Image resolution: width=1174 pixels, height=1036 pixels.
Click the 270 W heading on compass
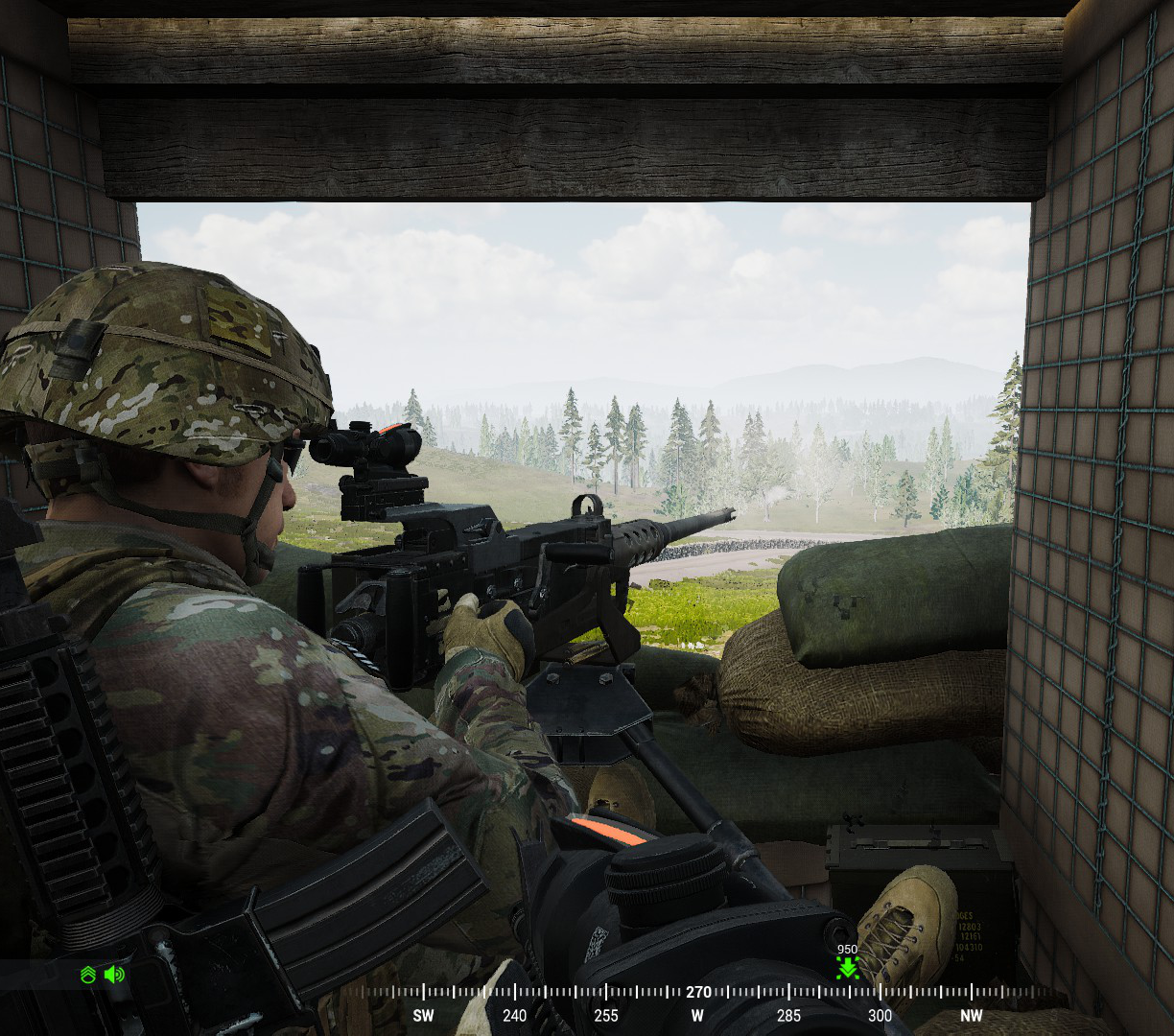[697, 994]
